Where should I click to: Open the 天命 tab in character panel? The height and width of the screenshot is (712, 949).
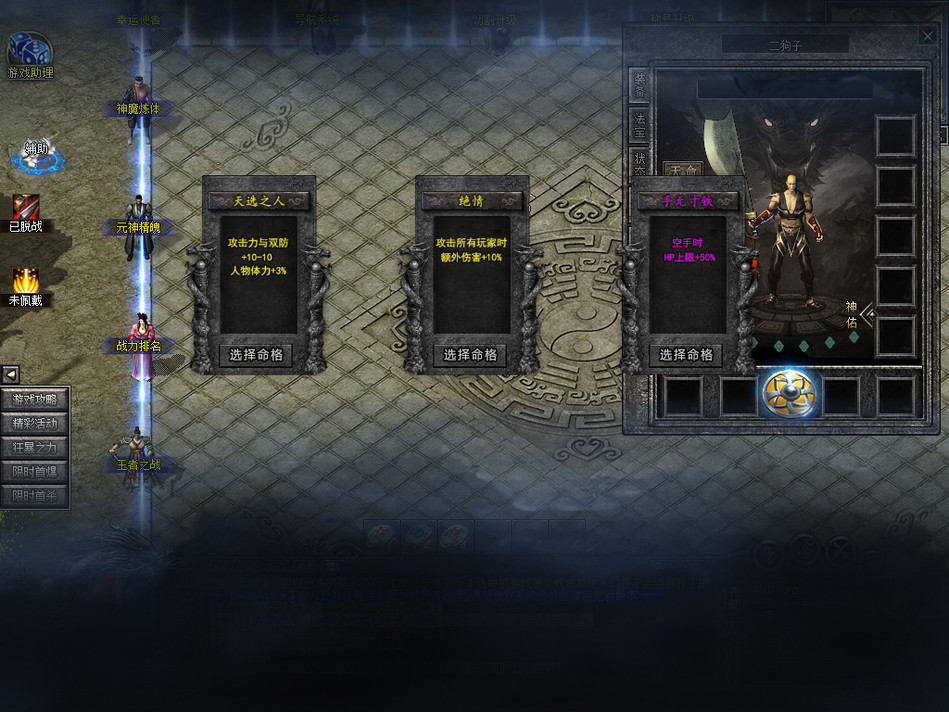685,170
